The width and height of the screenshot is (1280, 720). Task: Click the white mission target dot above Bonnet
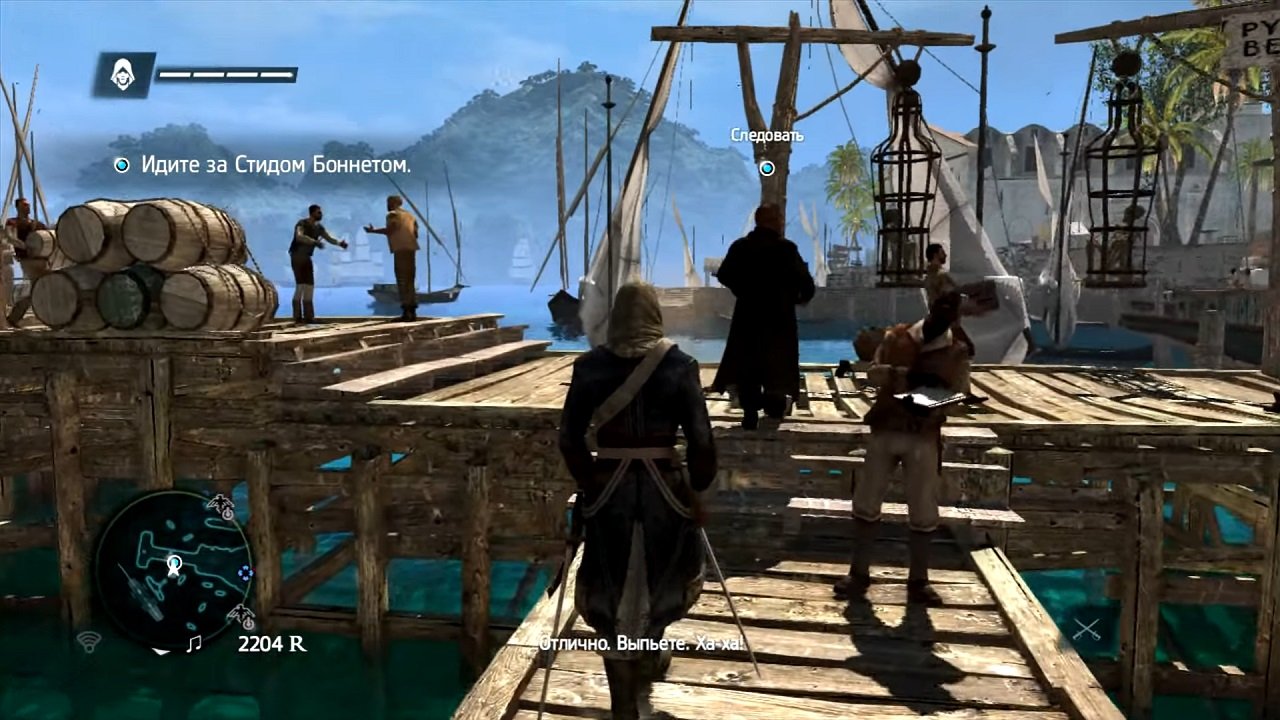[765, 168]
